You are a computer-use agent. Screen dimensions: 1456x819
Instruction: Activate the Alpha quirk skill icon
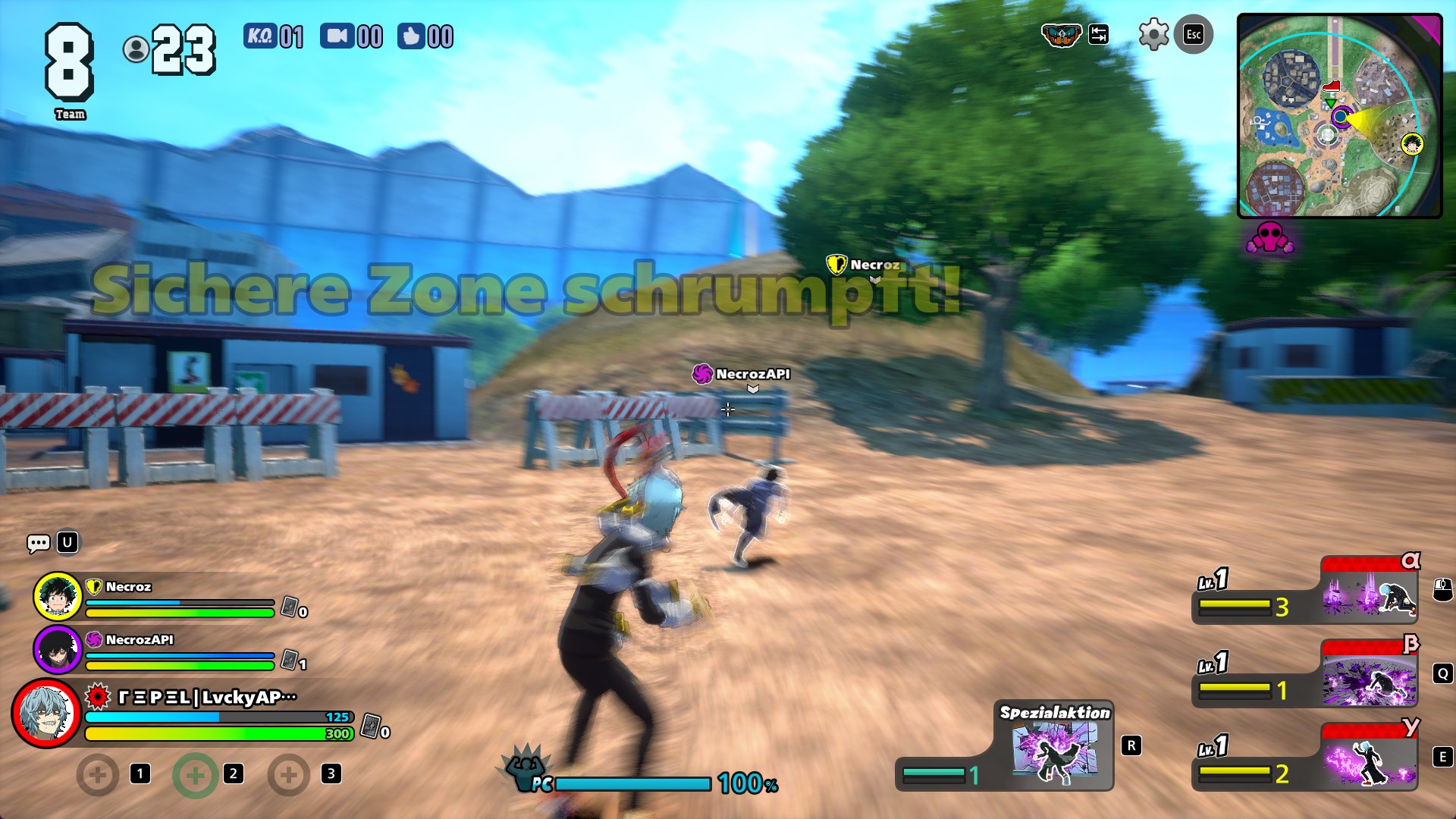1369,593
